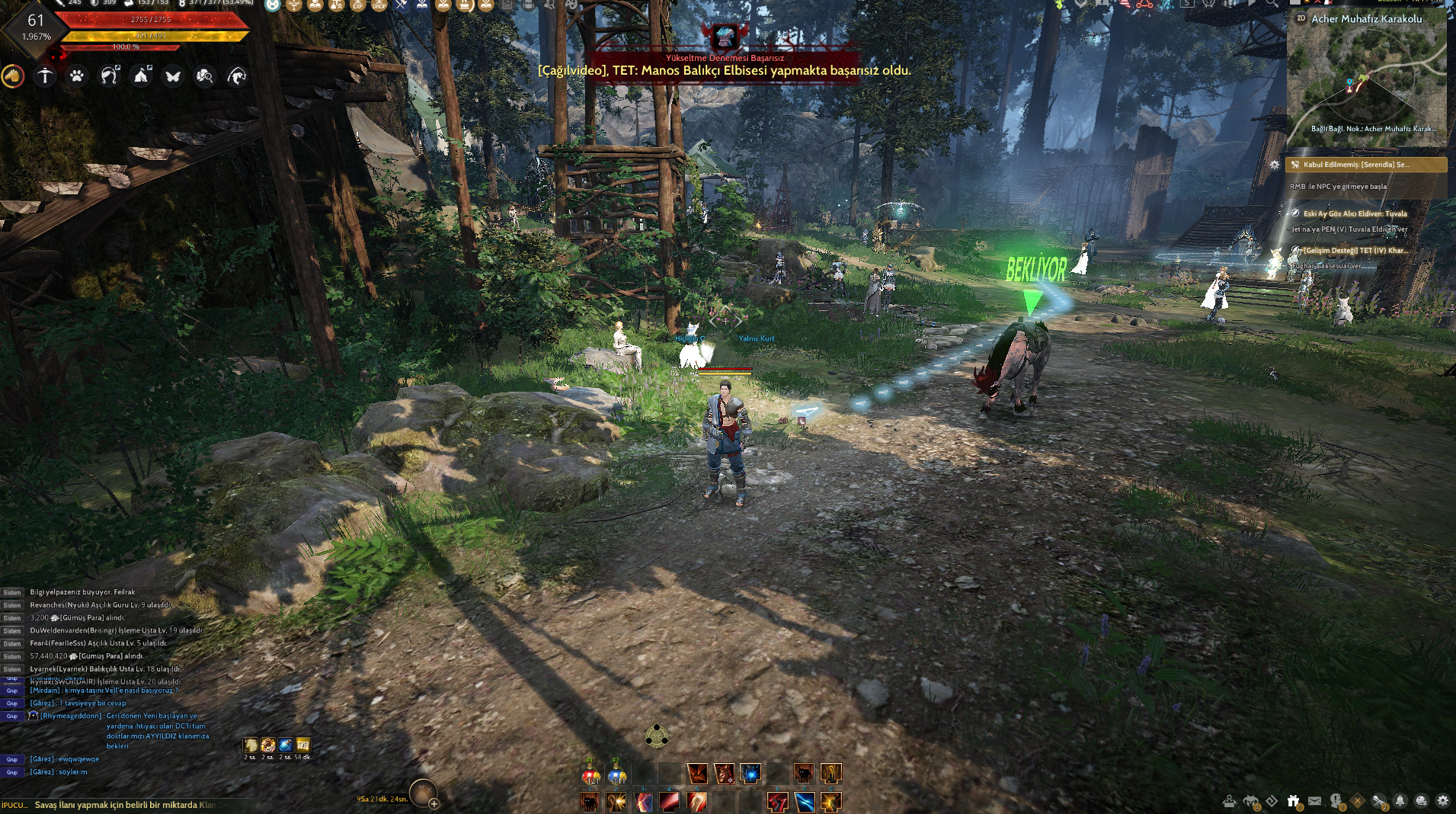Click the golden horse mount icon
The height and width of the screenshot is (814, 1456).
(x=12, y=76)
